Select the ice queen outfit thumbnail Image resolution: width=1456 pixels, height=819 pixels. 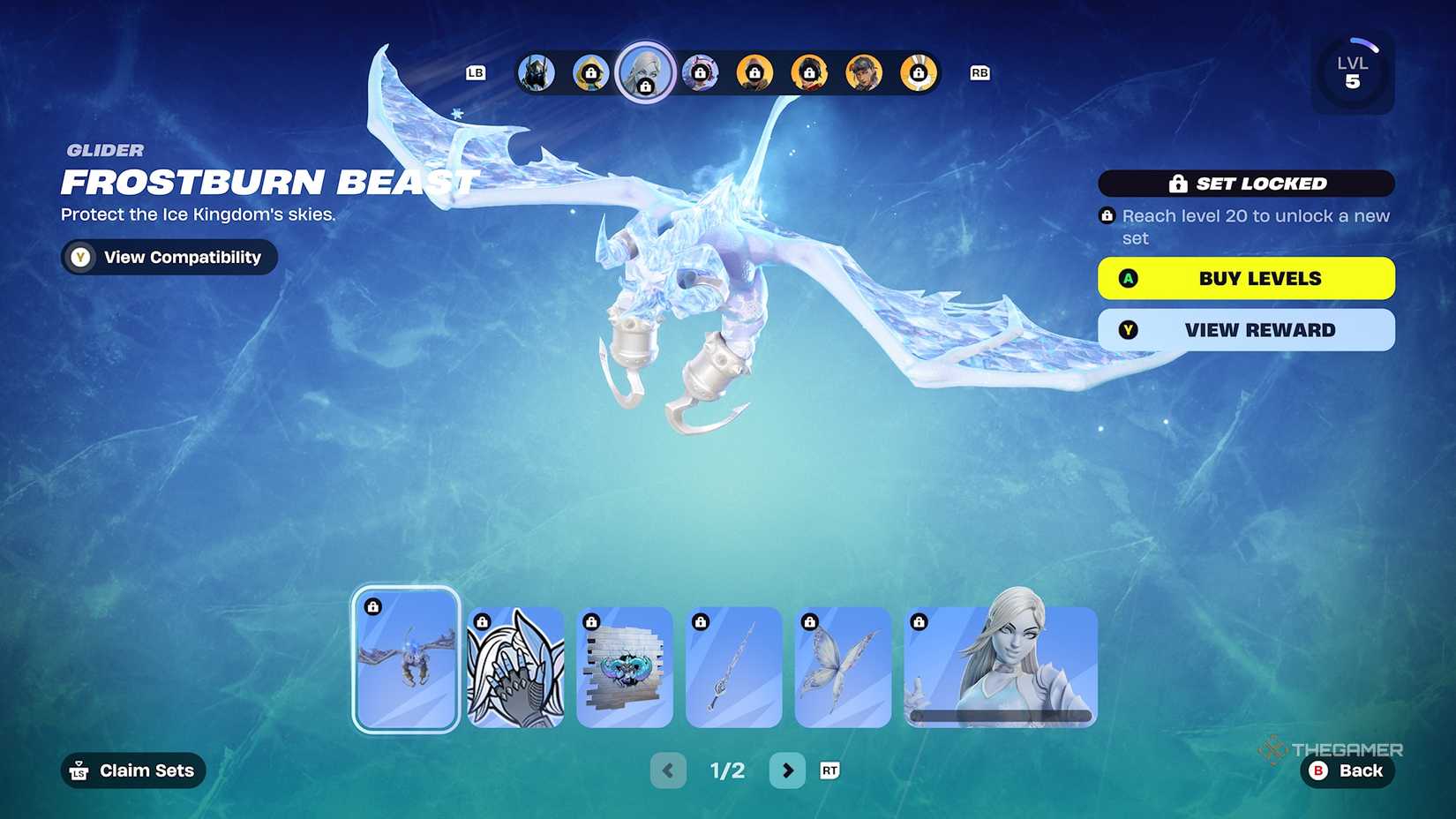[x=997, y=666]
